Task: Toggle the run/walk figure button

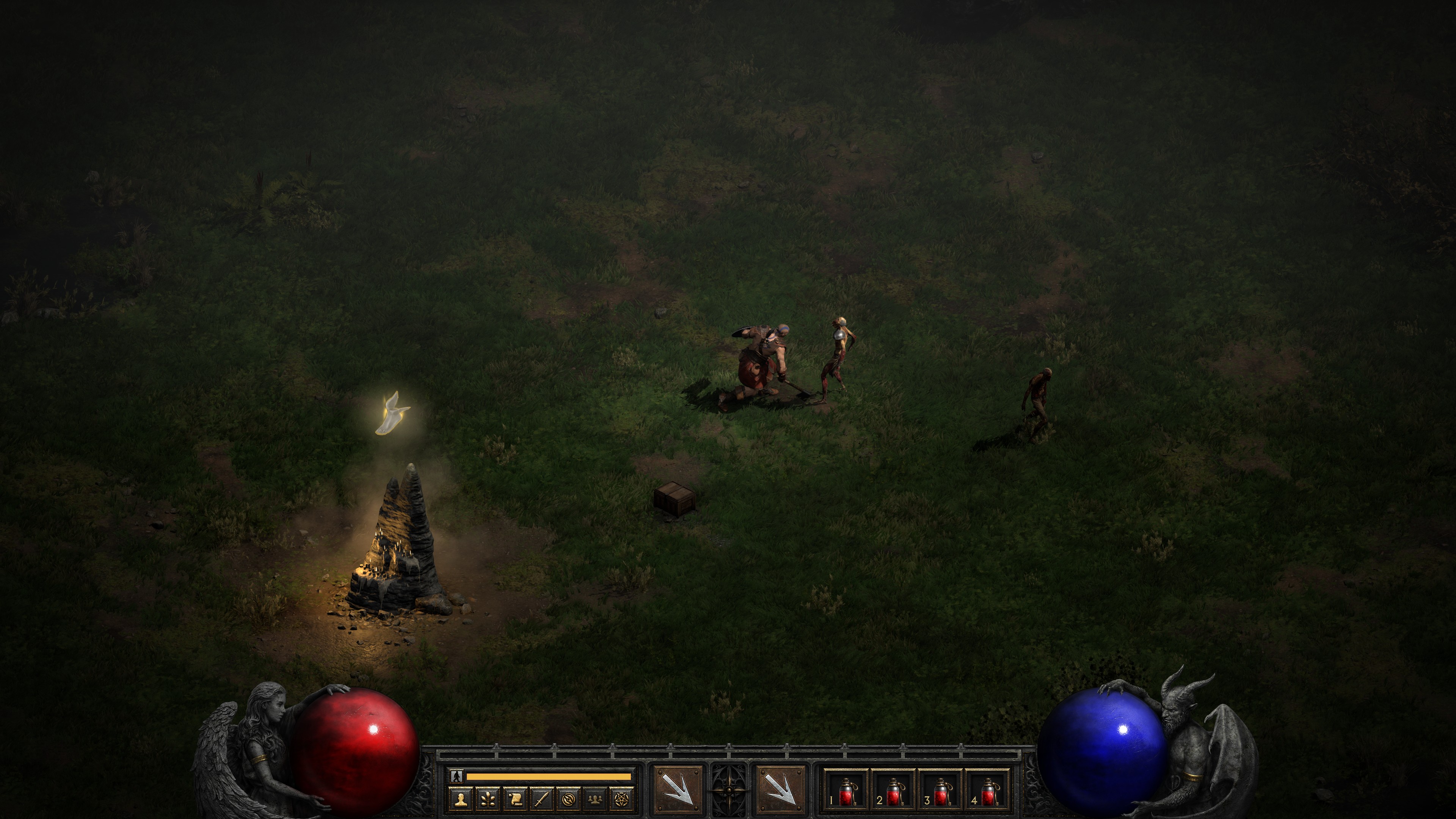Action: pyautogui.click(x=457, y=776)
